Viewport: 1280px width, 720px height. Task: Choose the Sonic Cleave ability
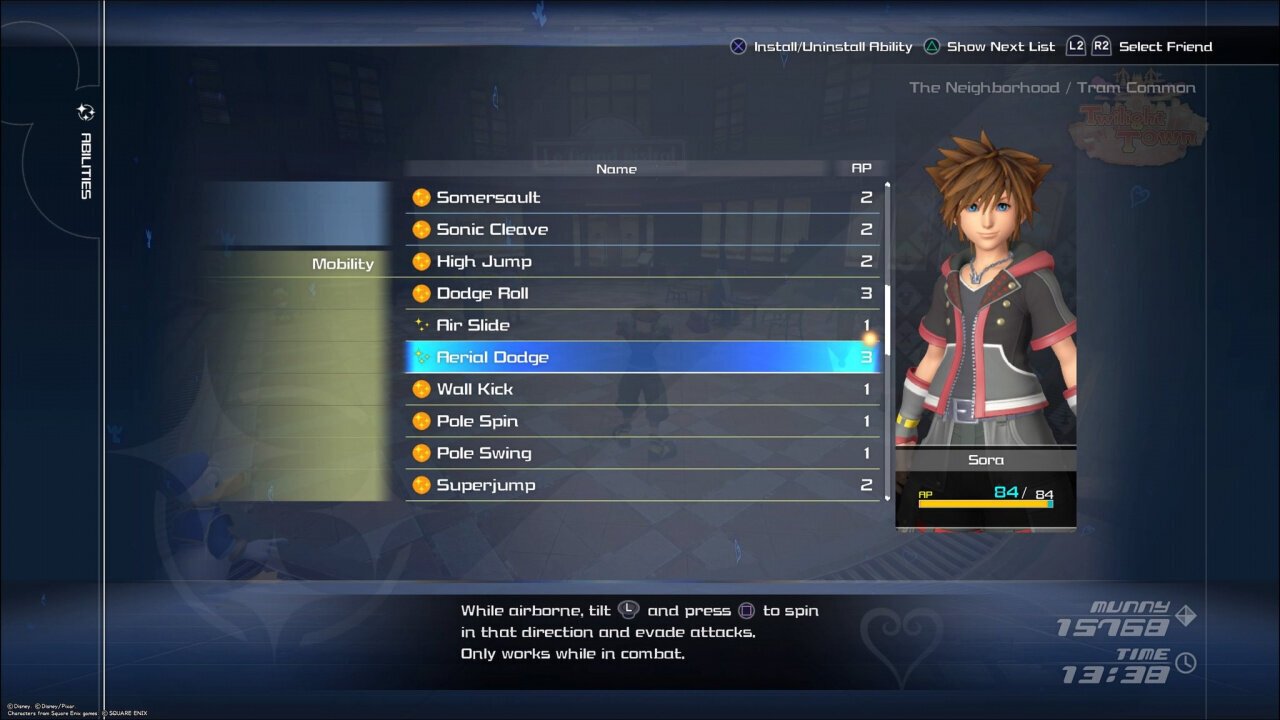point(642,229)
